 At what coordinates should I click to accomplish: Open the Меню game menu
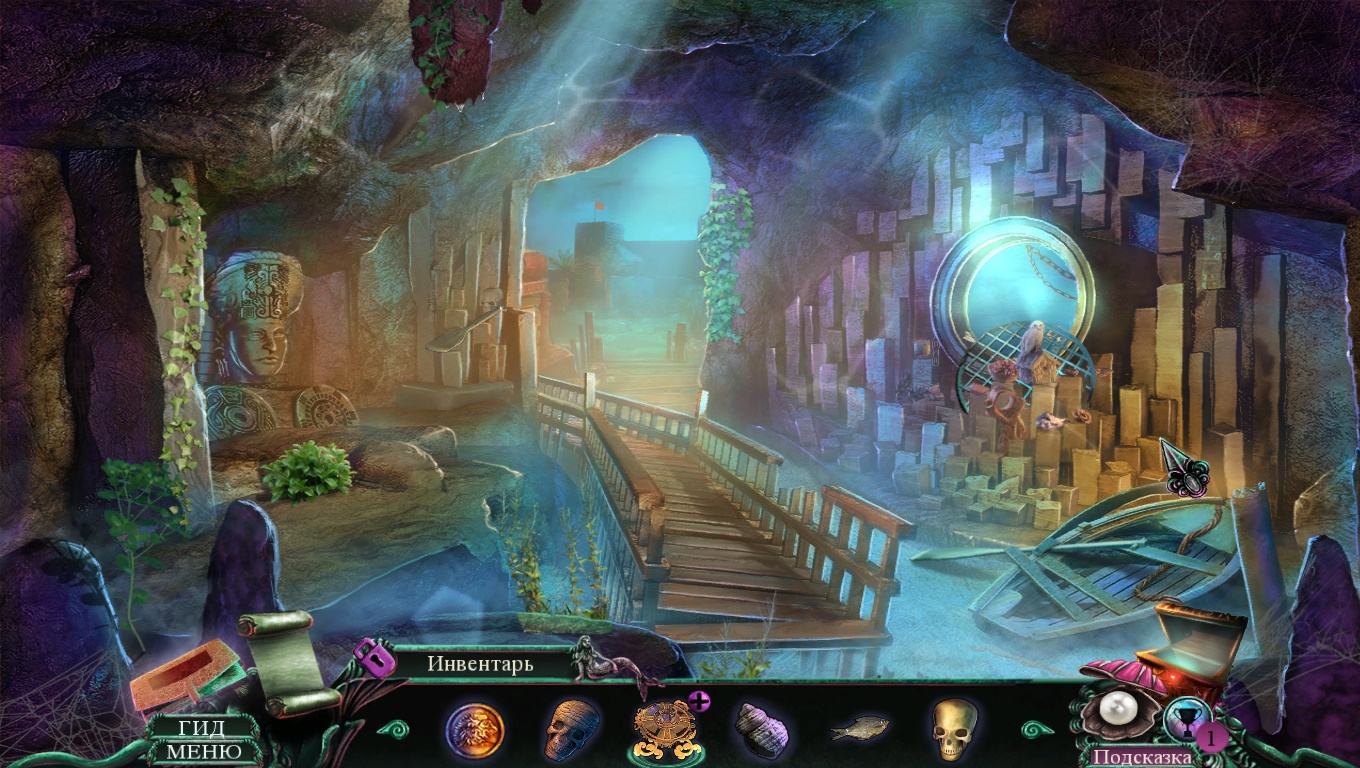click(x=203, y=751)
